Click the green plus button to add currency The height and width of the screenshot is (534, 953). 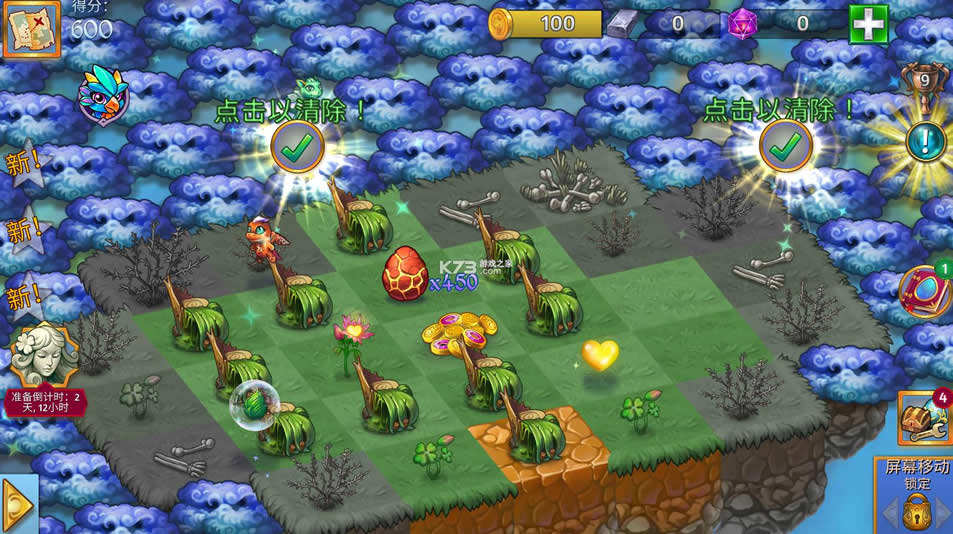point(868,23)
